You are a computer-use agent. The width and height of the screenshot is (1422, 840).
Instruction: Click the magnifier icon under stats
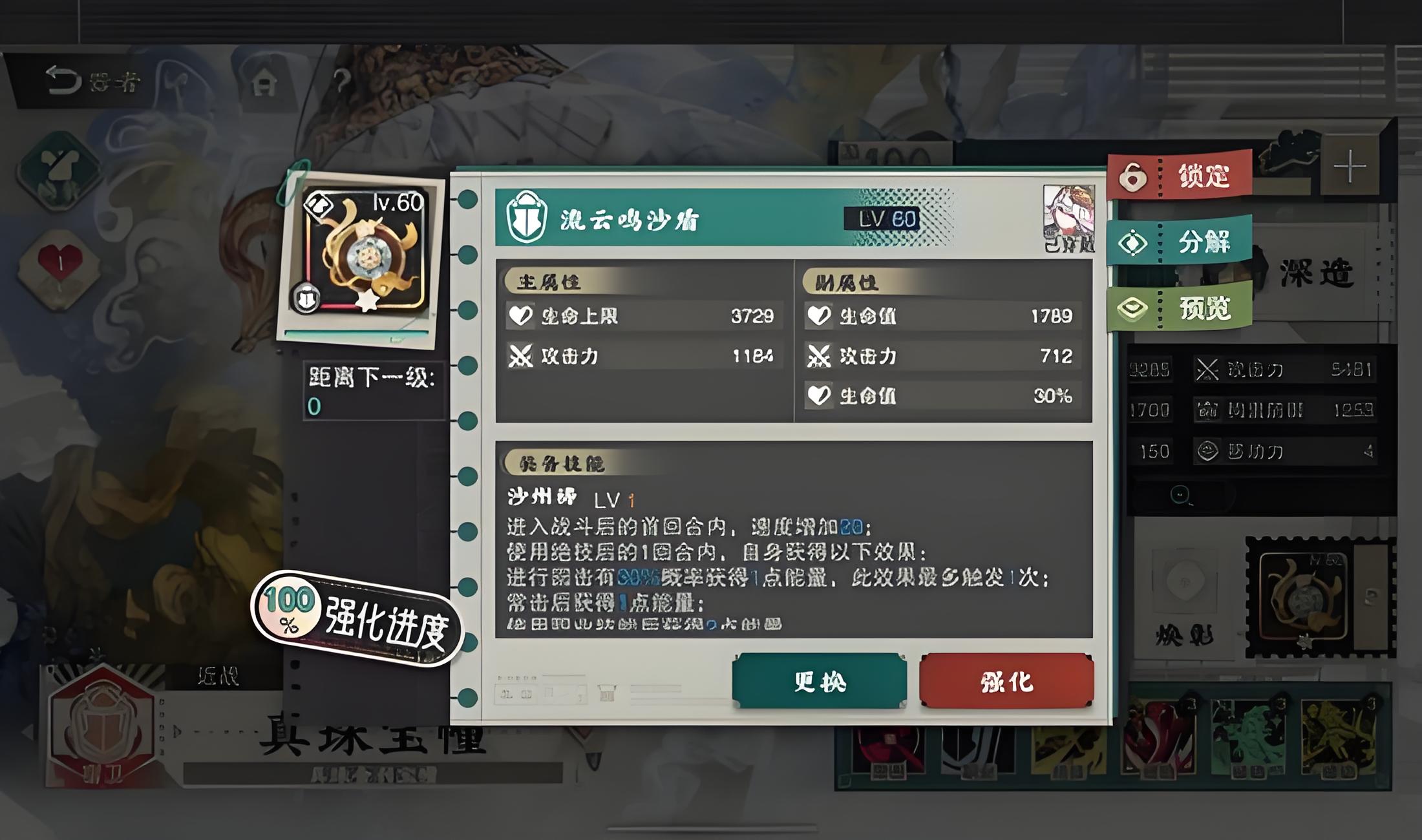tap(1181, 496)
